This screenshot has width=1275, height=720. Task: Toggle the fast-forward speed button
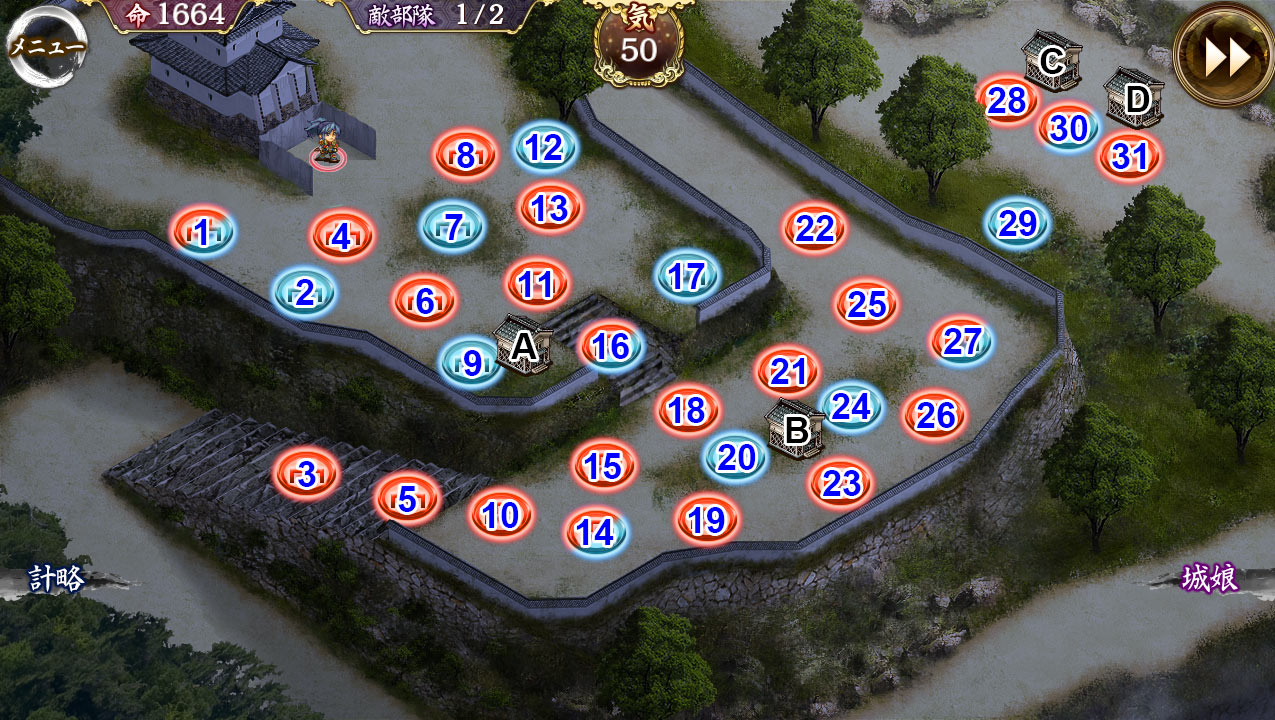pos(1225,57)
